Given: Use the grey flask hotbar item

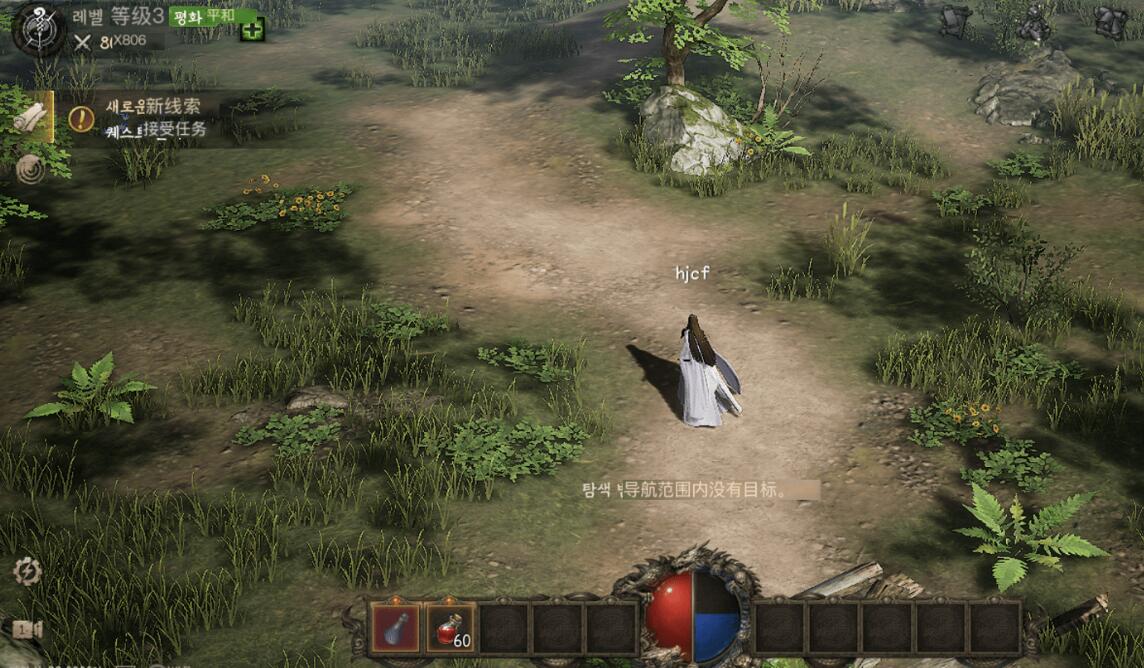Looking at the screenshot, I should (396, 628).
